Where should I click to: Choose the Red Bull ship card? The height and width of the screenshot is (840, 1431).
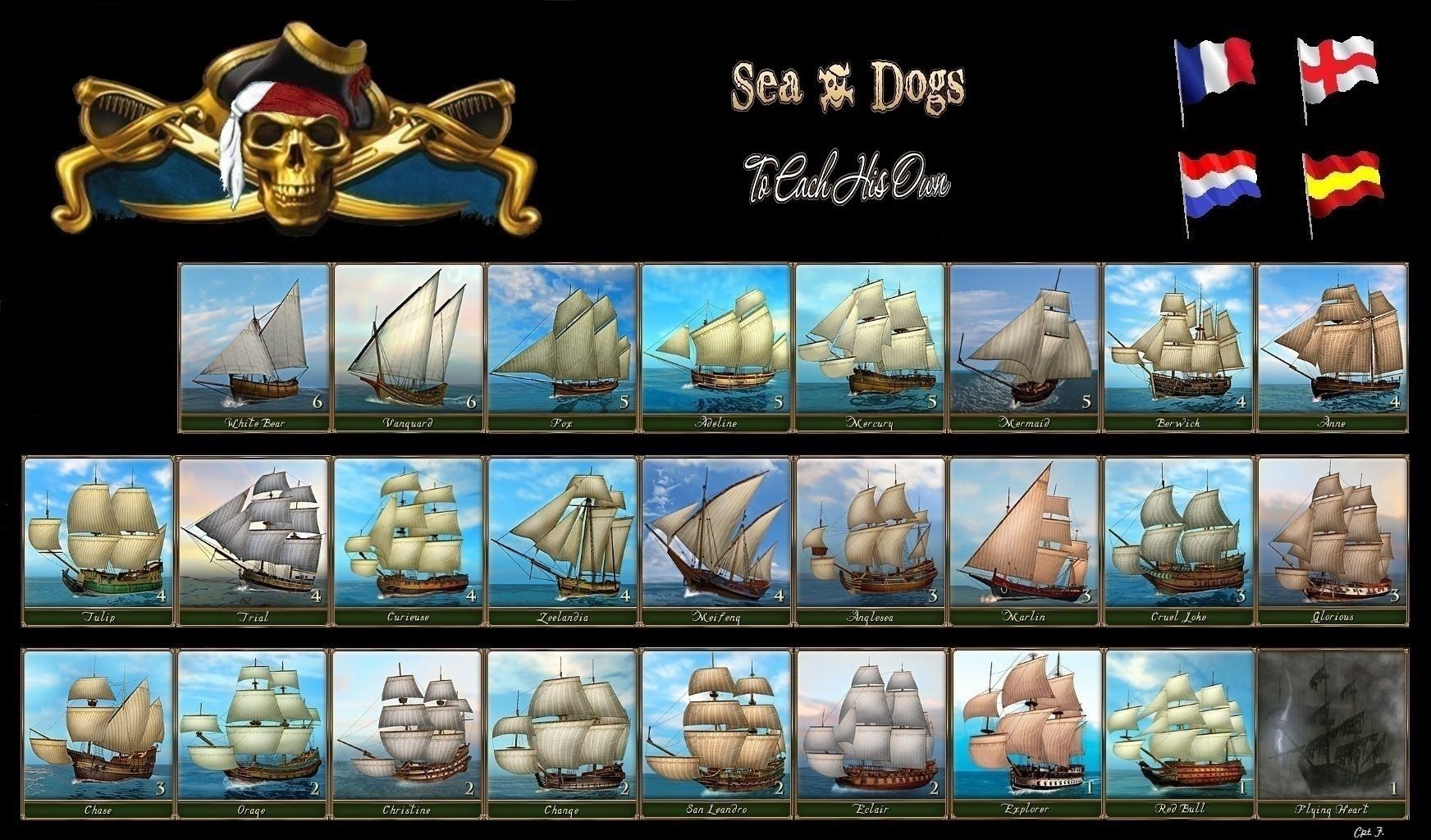coord(1179,733)
